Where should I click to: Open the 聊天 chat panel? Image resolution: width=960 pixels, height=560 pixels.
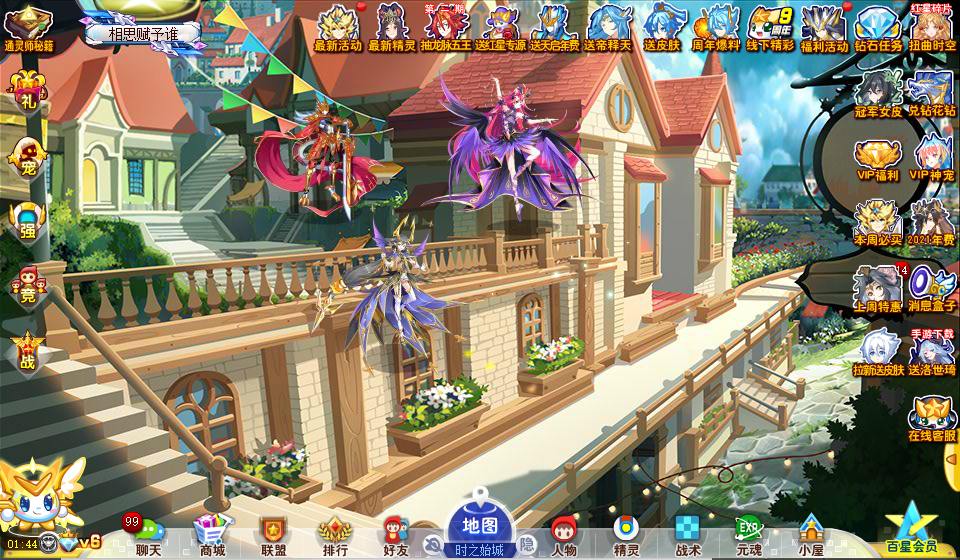(x=148, y=536)
